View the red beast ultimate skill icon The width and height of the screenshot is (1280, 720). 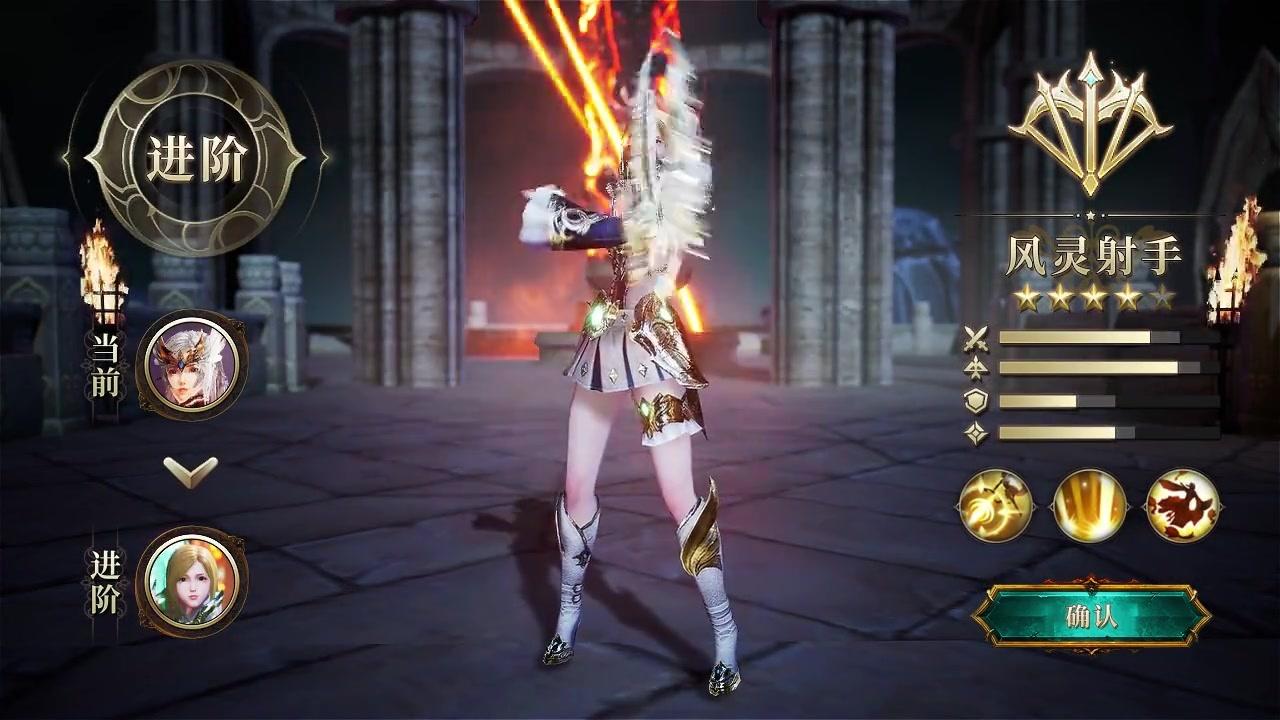pos(1182,505)
